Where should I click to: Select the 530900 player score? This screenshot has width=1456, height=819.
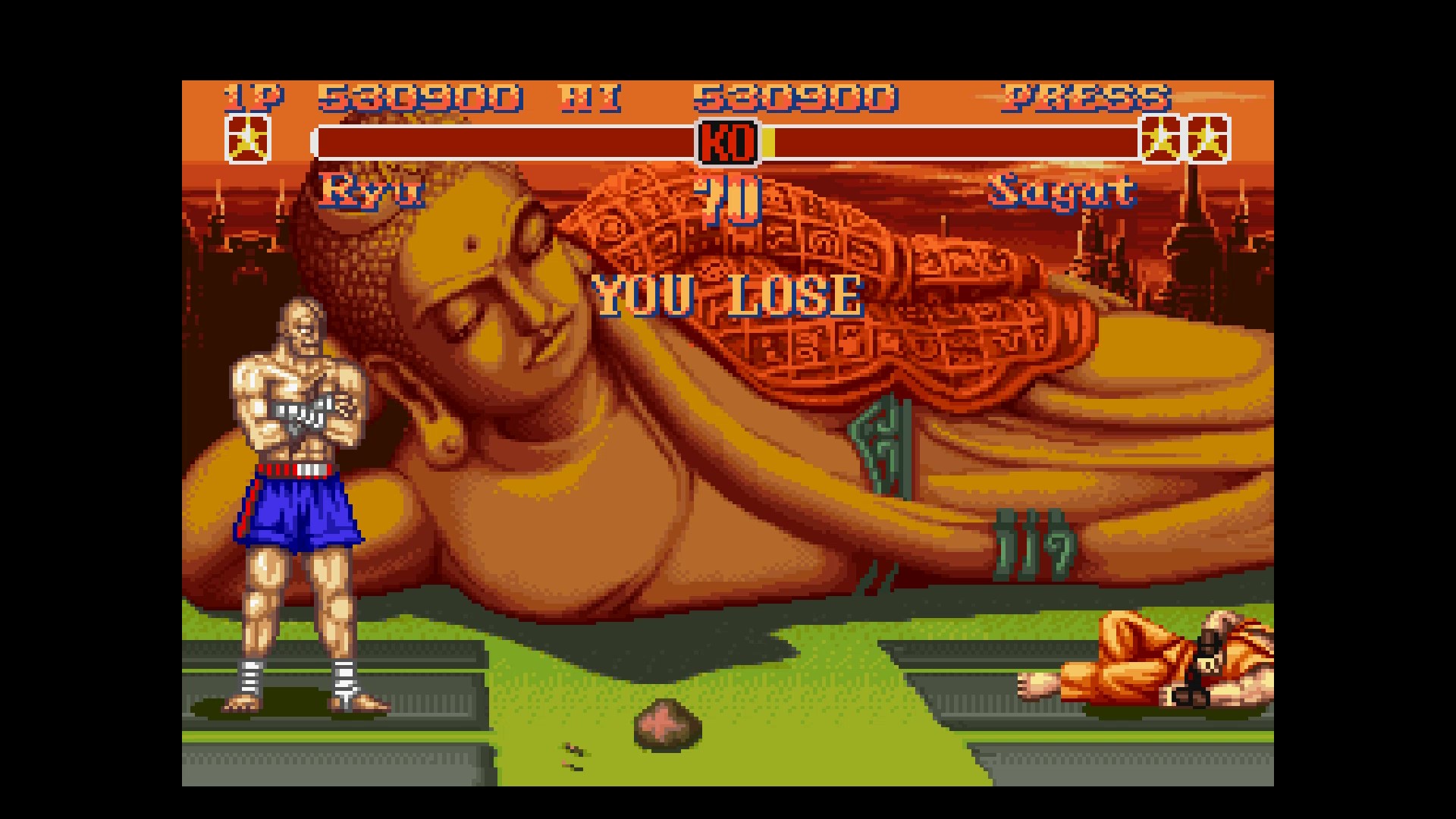[421, 97]
